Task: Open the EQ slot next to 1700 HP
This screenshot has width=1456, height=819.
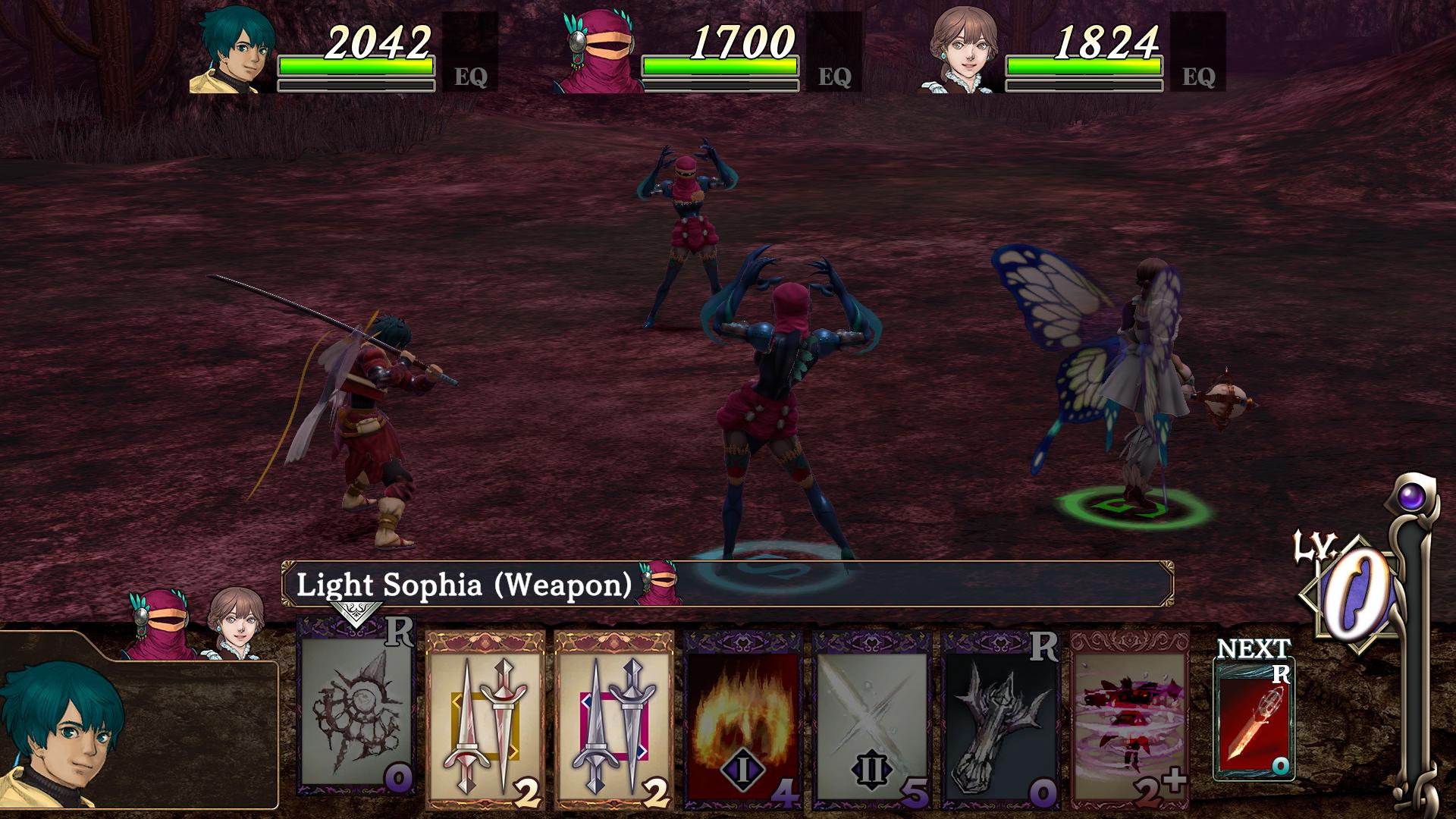Action: coord(834,53)
